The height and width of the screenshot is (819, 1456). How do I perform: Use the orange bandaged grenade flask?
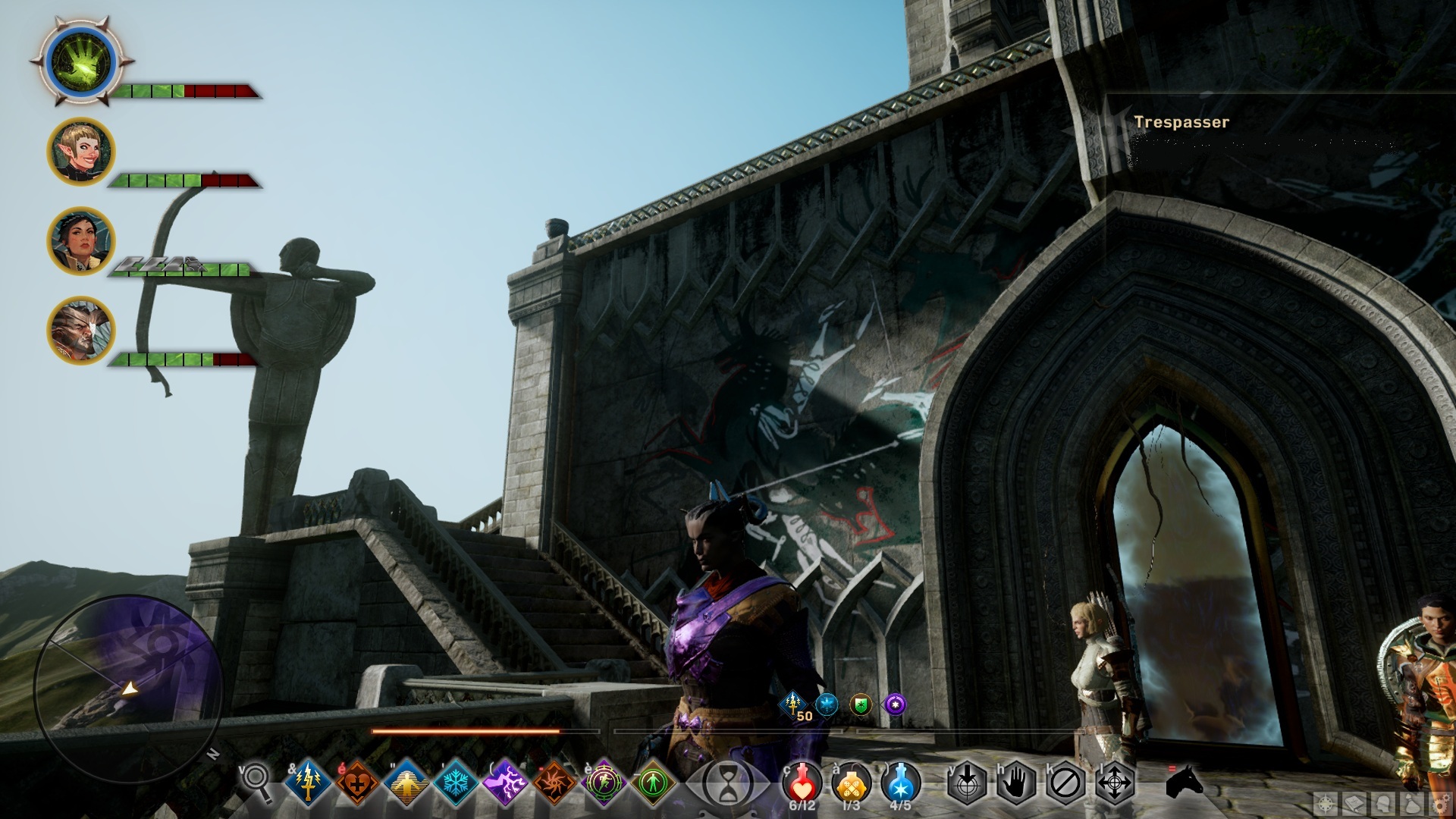[852, 783]
